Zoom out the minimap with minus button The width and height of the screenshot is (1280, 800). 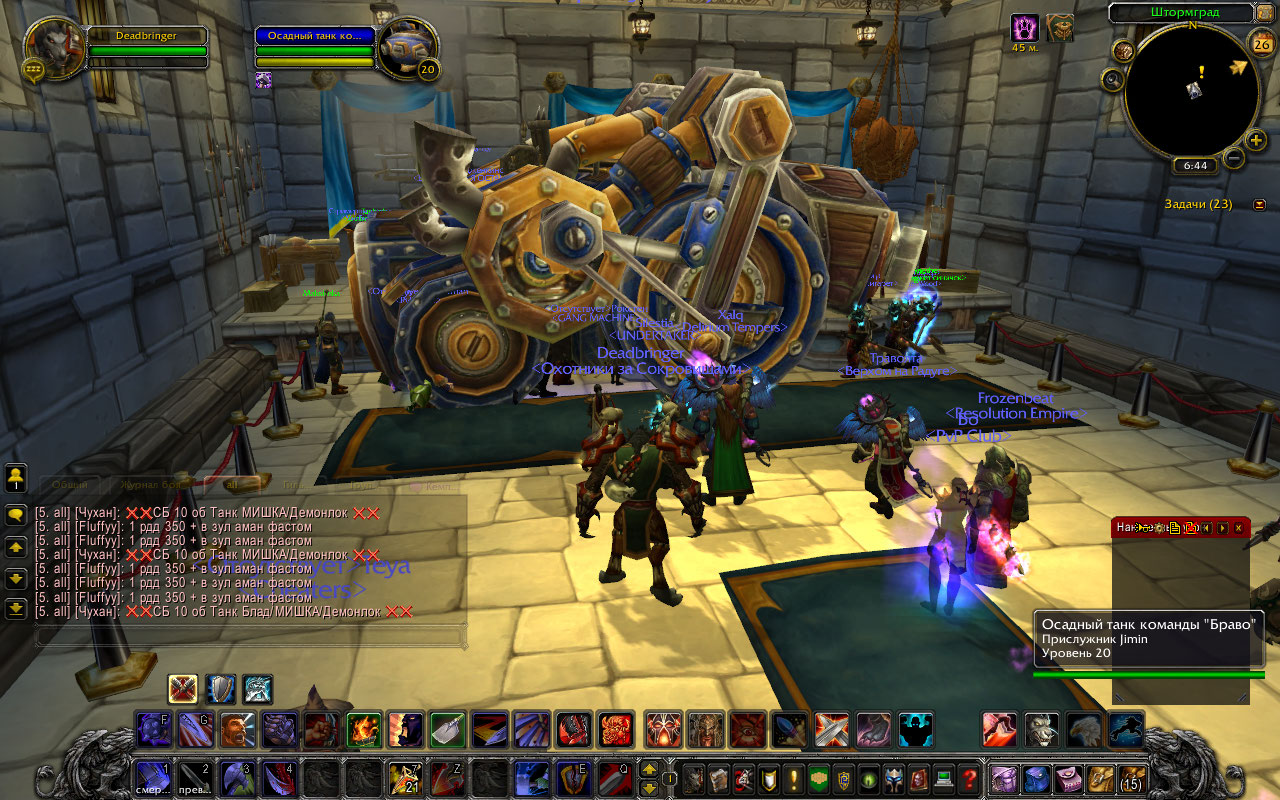pyautogui.click(x=1234, y=158)
